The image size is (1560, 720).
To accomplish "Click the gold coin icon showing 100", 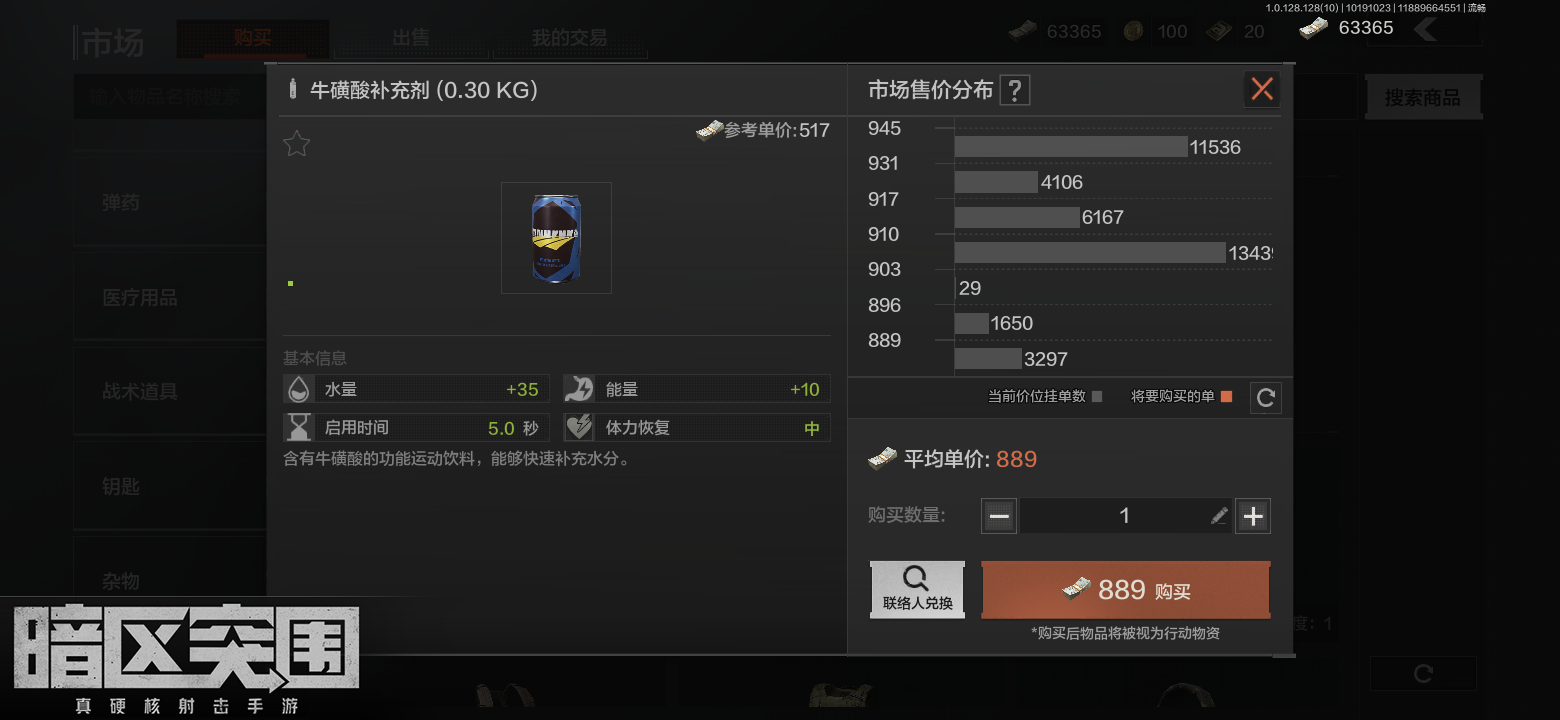I will (1133, 31).
